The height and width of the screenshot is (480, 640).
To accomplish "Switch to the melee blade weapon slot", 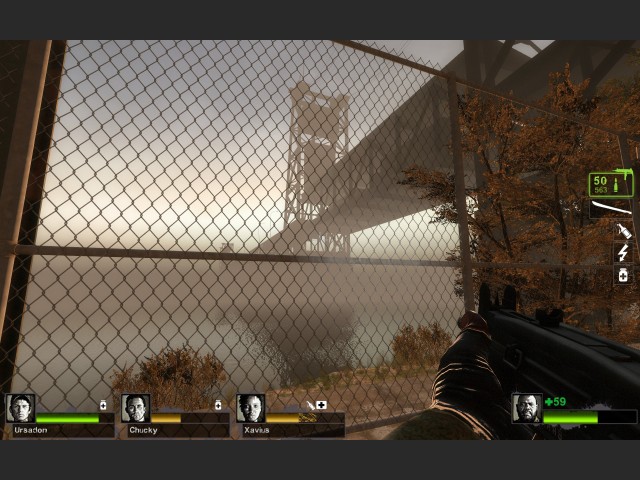I will [x=610, y=209].
